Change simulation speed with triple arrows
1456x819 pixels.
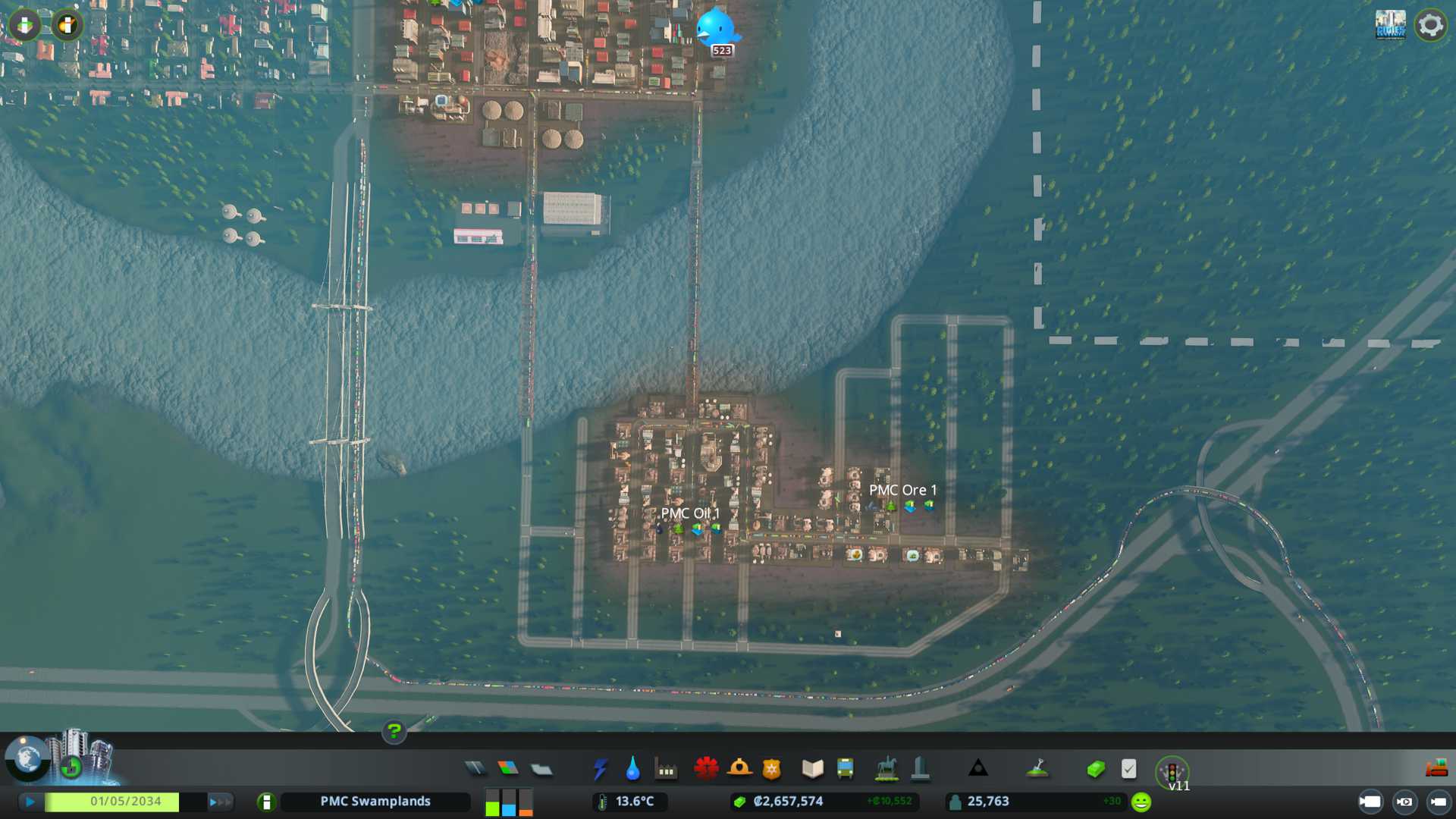pos(219,802)
